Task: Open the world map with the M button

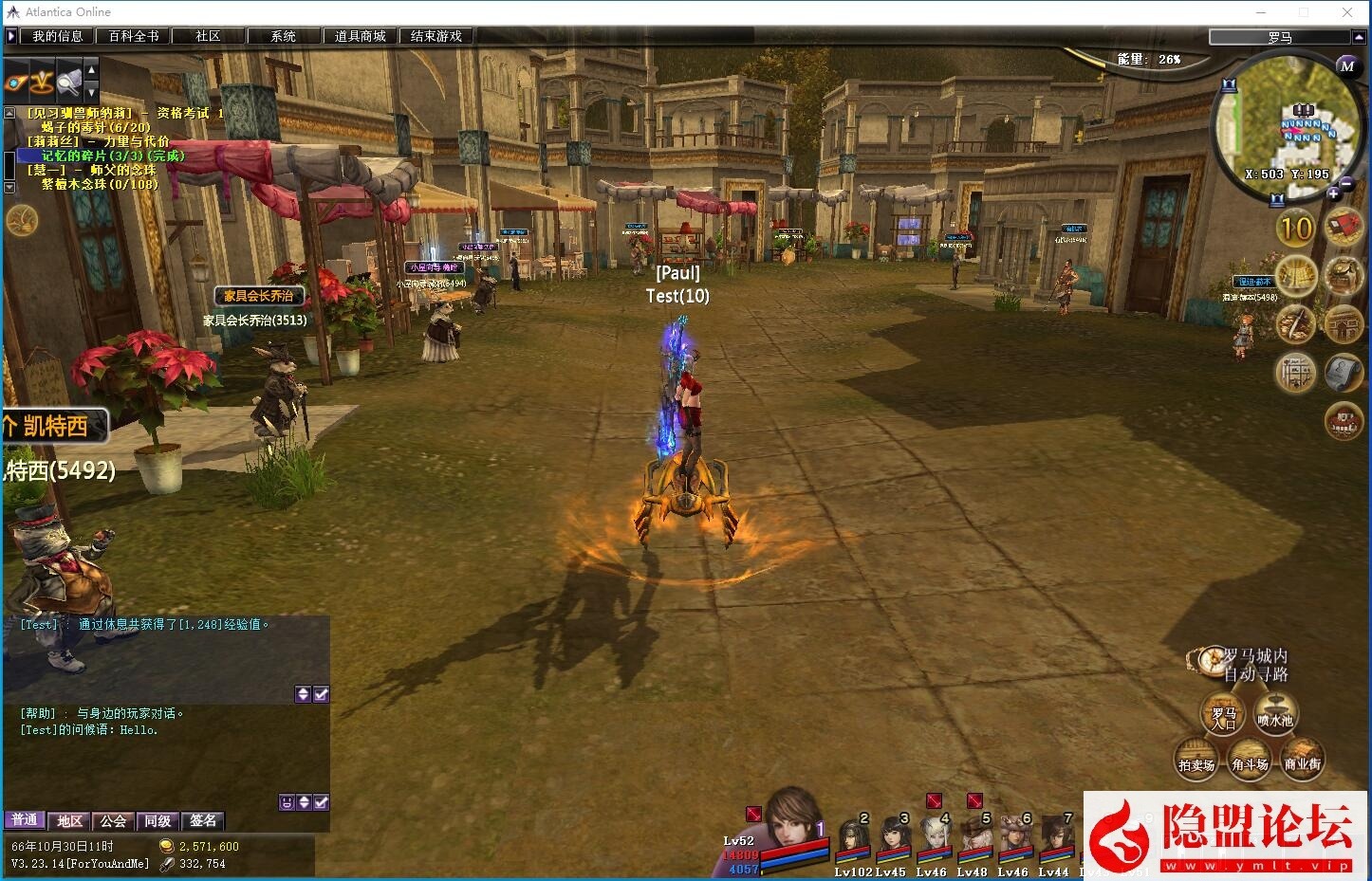Action: [x=1346, y=65]
